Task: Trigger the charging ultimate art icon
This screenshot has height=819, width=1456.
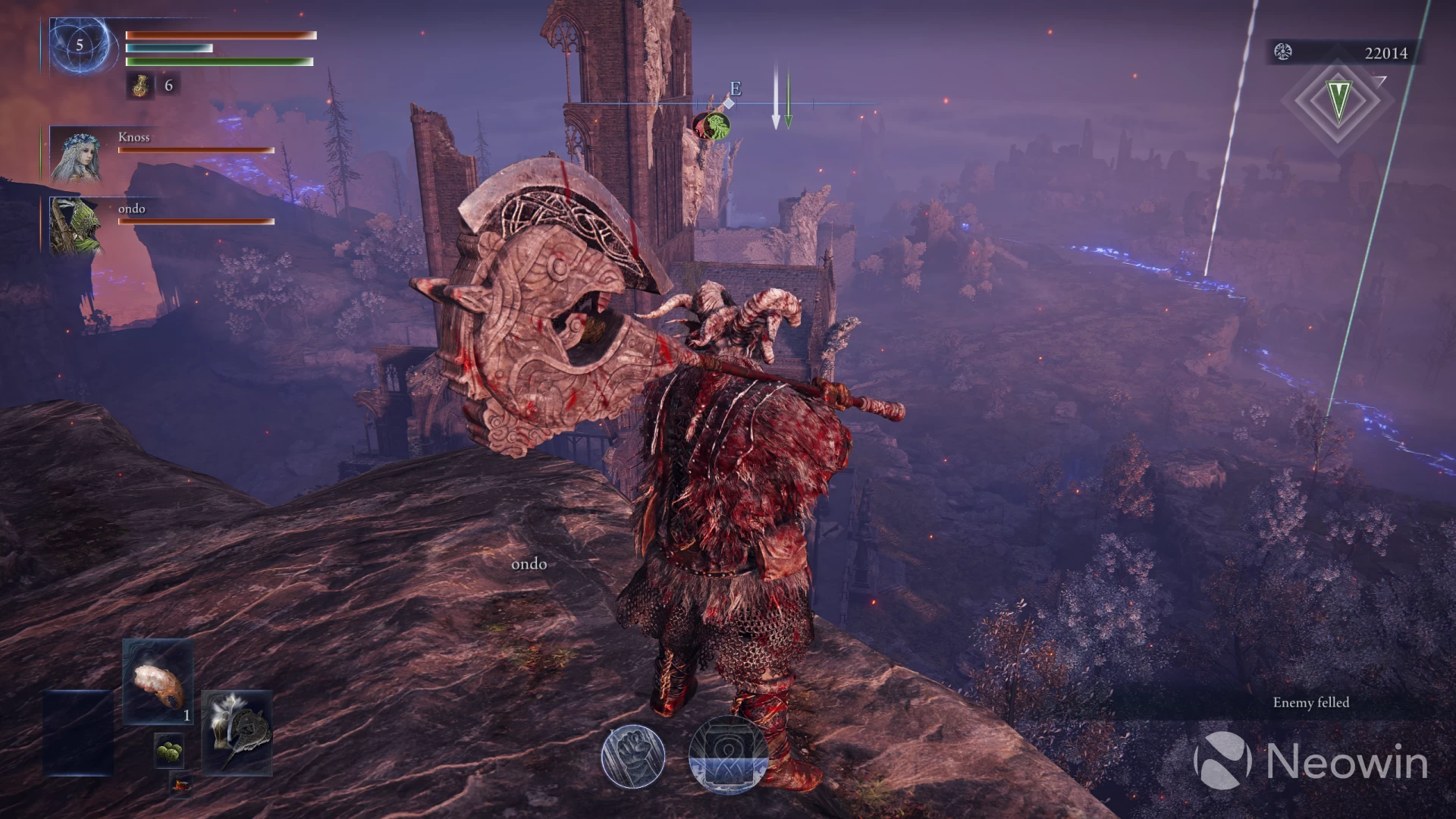Action: point(727,755)
